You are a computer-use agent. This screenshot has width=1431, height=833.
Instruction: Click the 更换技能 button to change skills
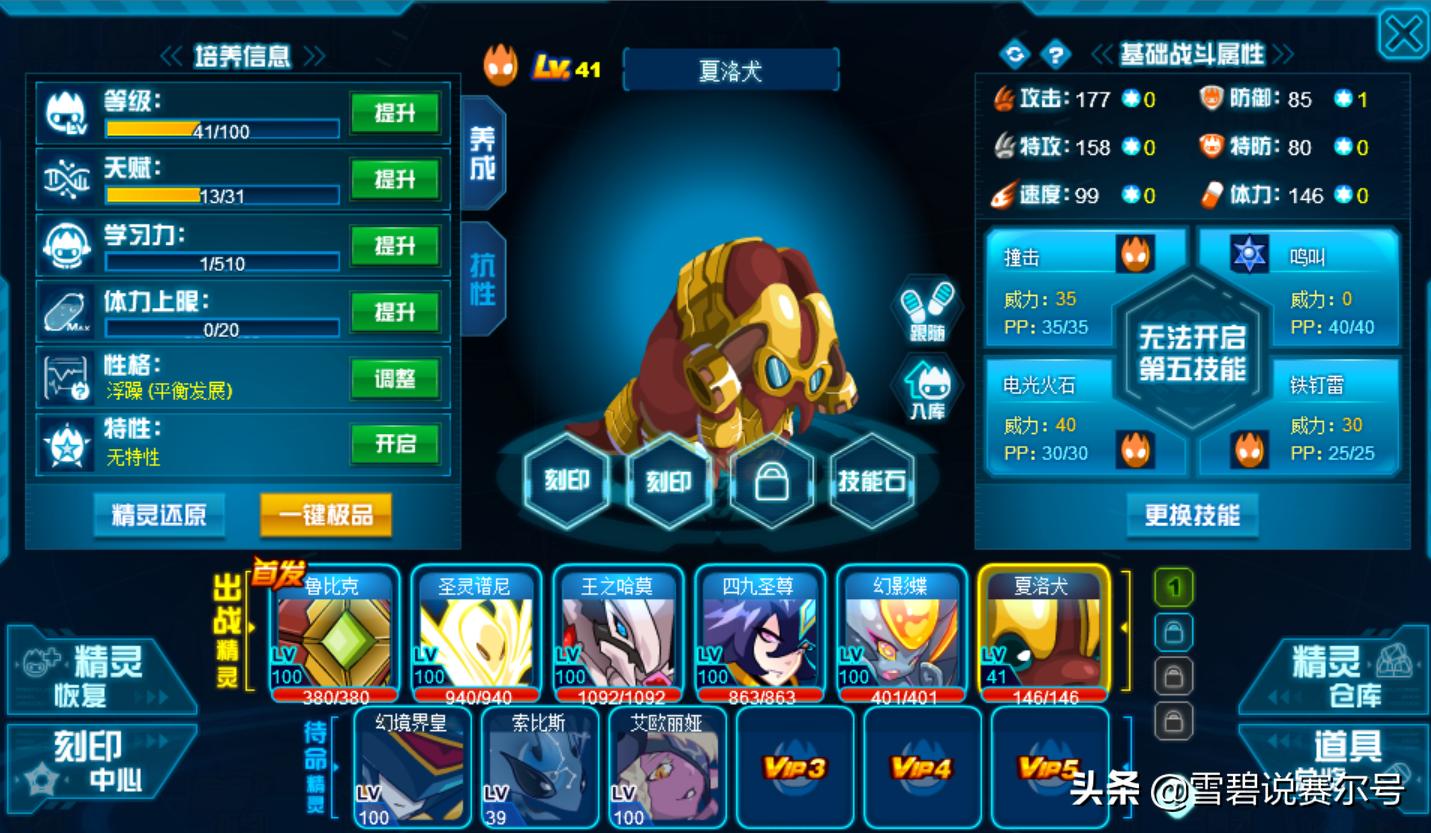click(x=1192, y=515)
